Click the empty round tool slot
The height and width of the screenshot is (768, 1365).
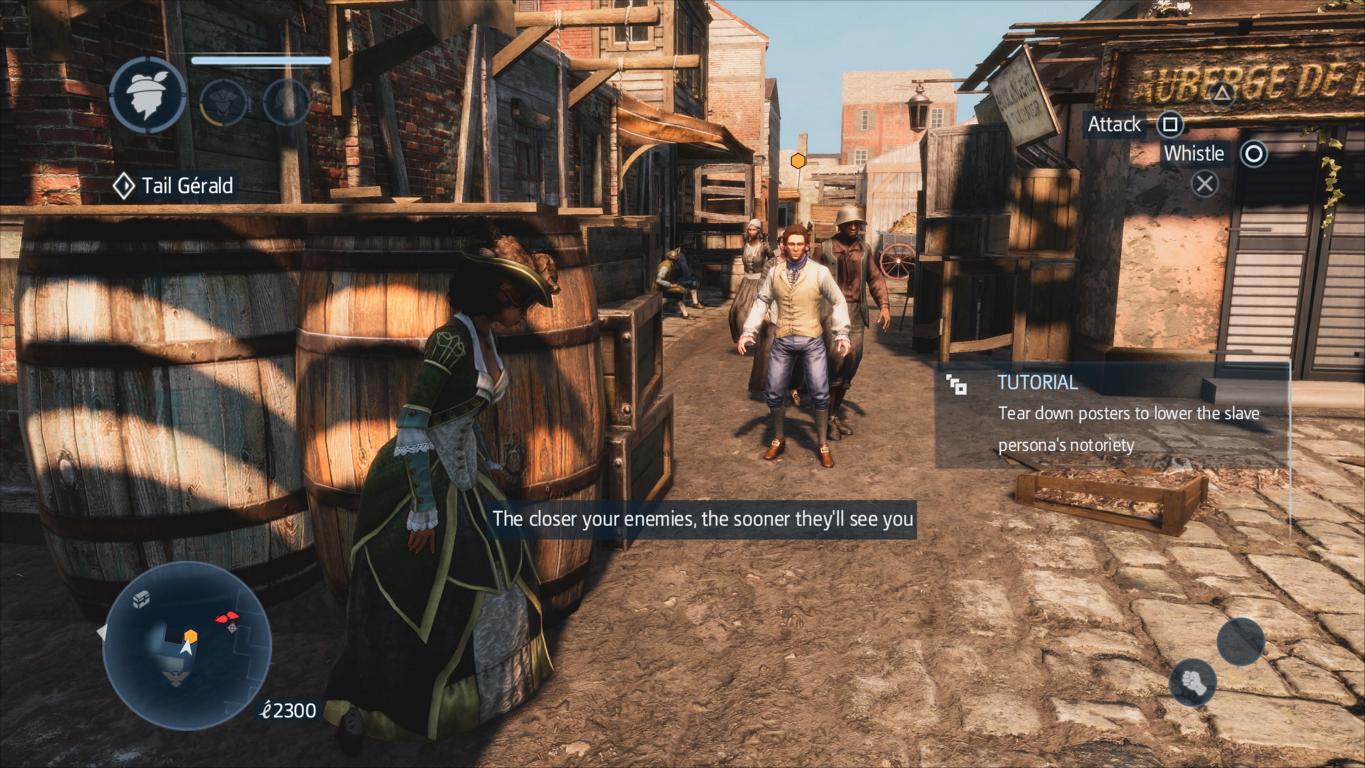point(1241,641)
